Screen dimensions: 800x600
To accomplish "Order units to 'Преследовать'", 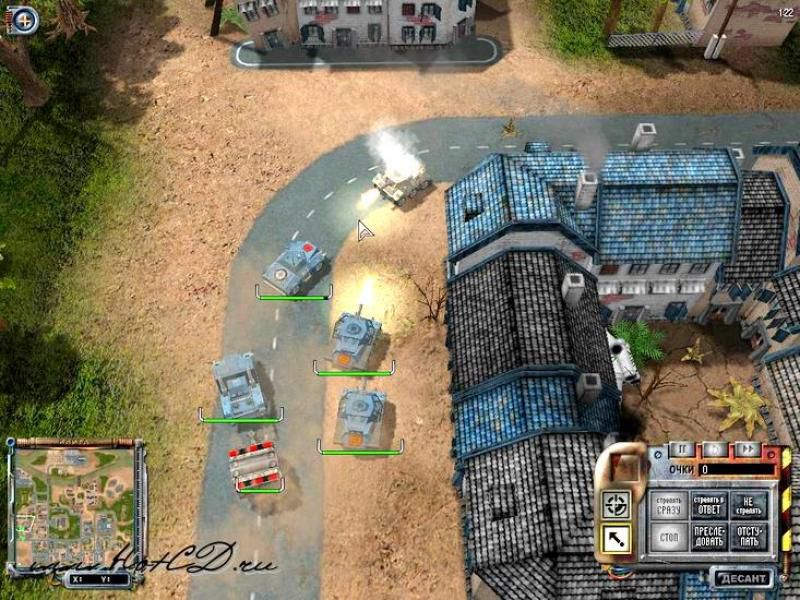I will point(708,539).
